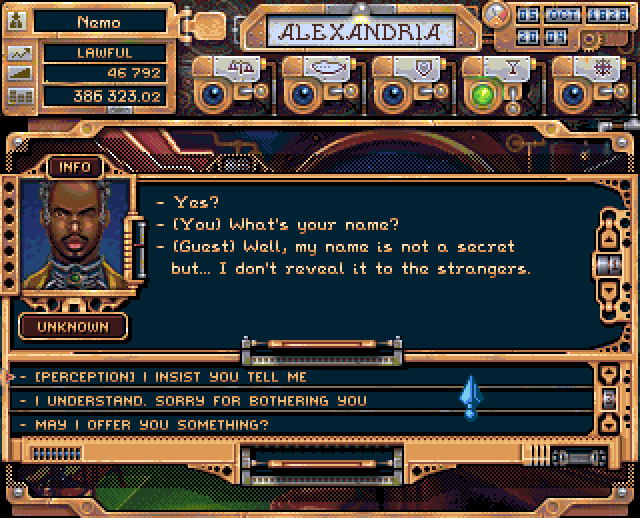Open the INFO tab above the portrait
This screenshot has width=640, height=518.
(75, 167)
